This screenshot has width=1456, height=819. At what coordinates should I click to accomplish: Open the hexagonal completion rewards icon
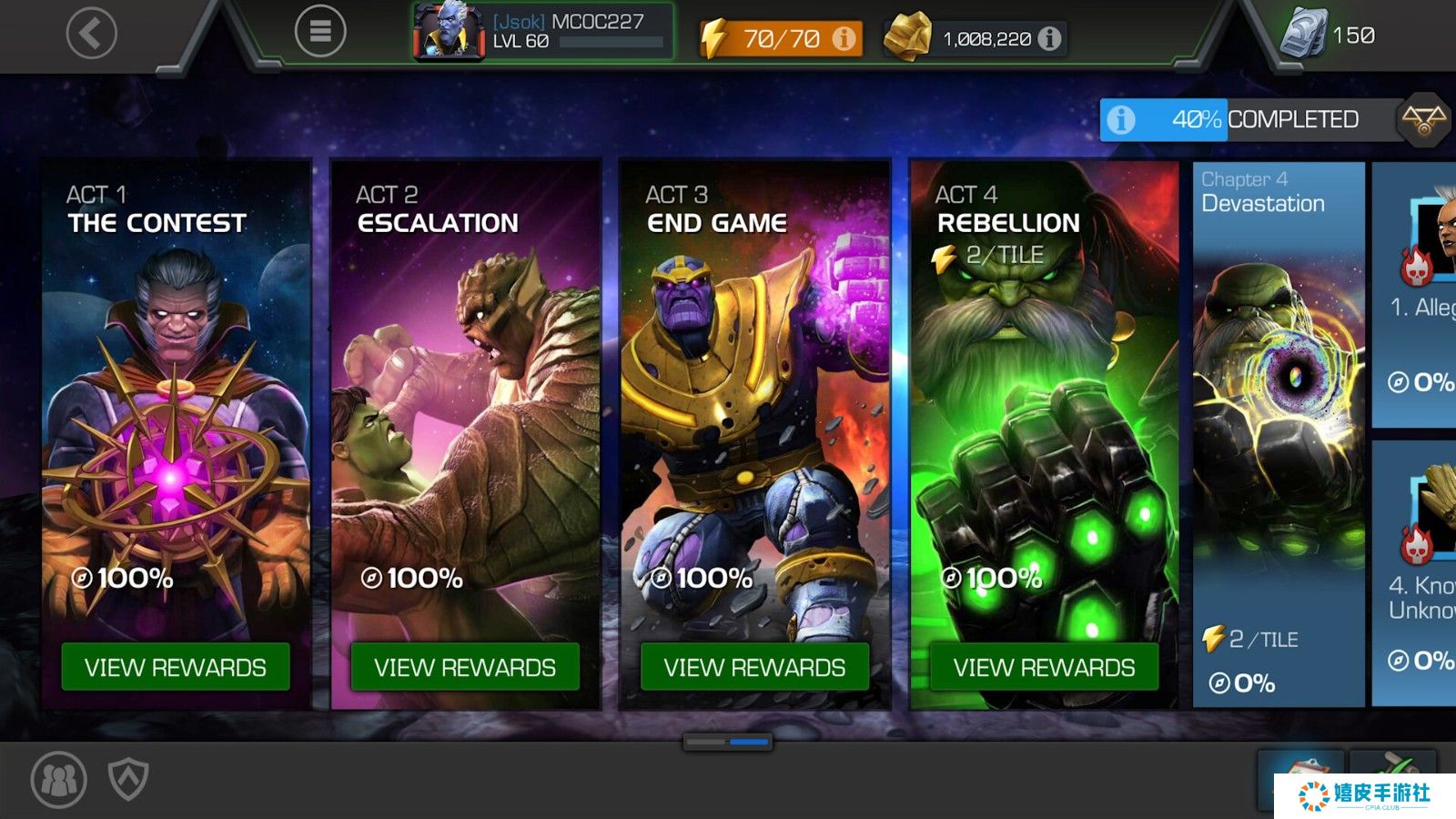click(x=1423, y=119)
